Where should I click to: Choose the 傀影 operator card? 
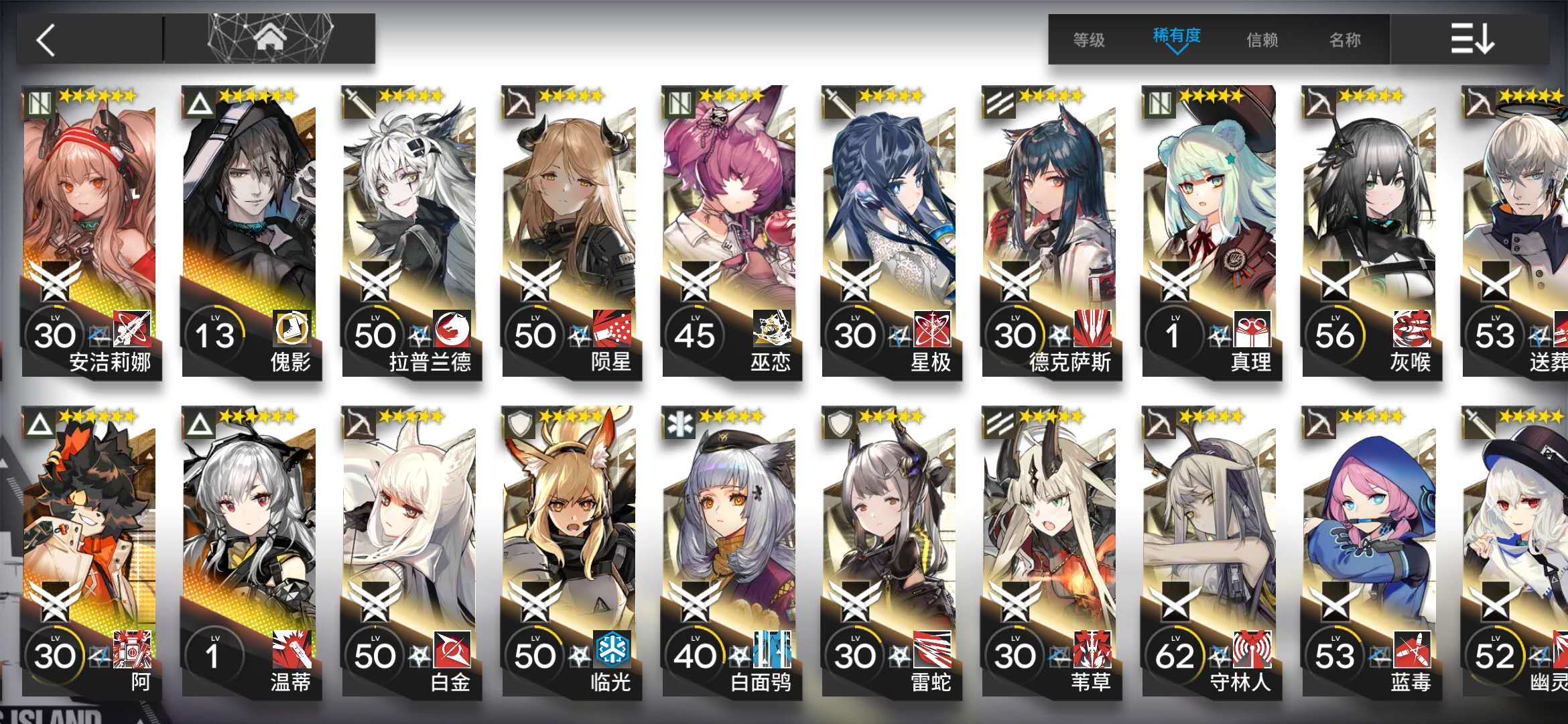(250, 231)
